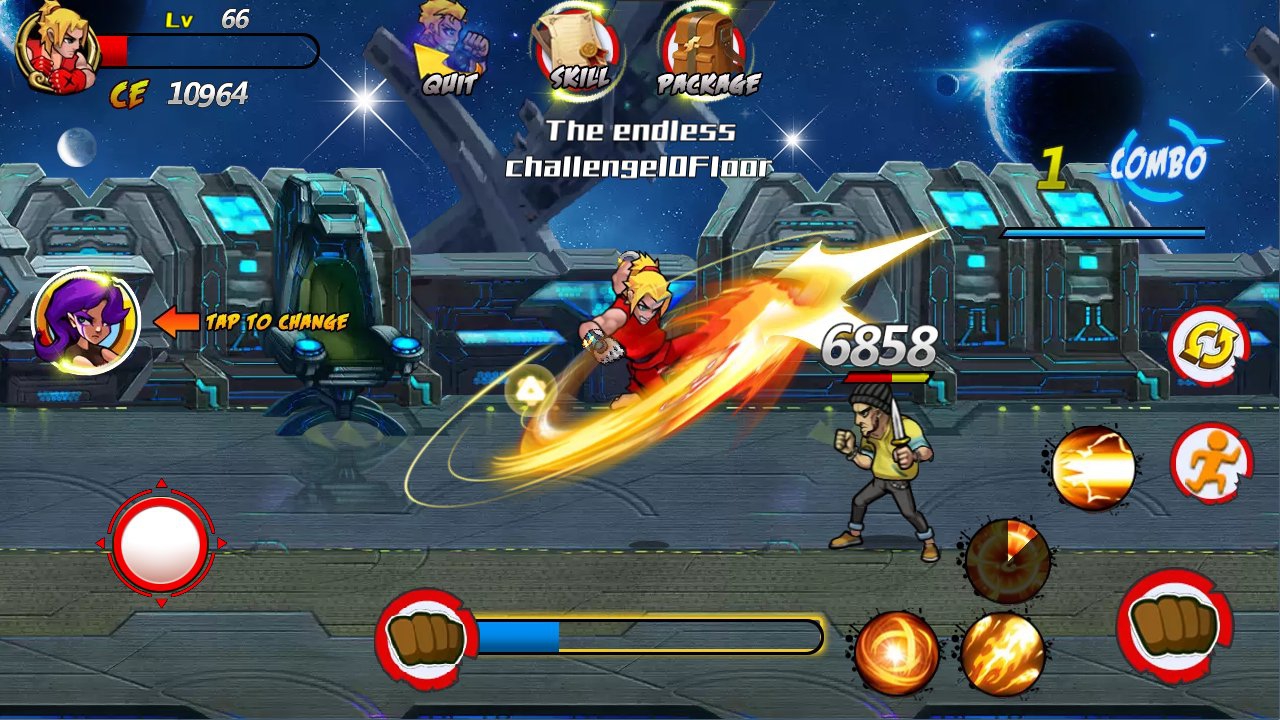The height and width of the screenshot is (720, 1280).
Task: Tap the fist icon beside the rage bar
Action: point(426,638)
